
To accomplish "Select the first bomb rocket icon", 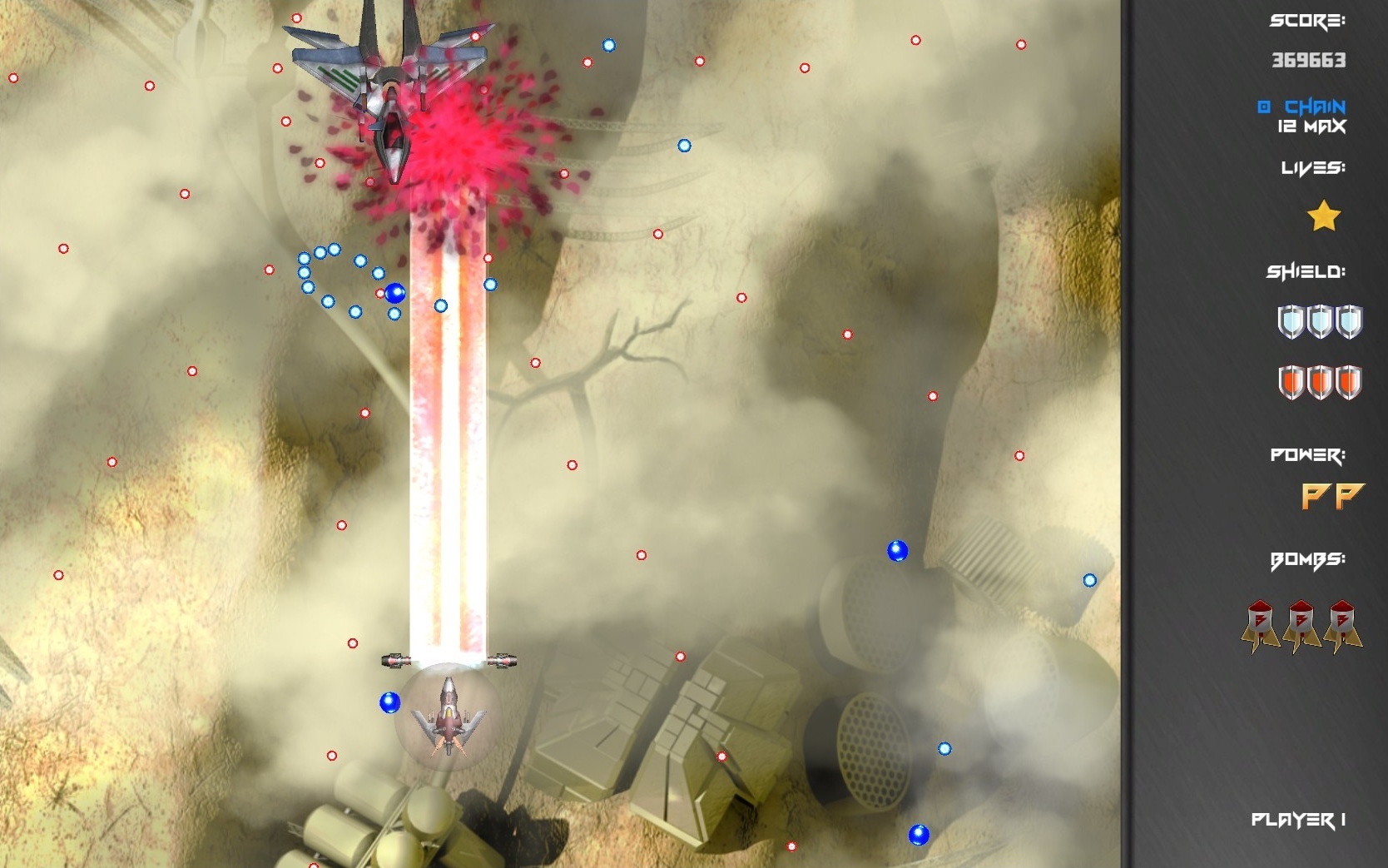I will 1259,624.
